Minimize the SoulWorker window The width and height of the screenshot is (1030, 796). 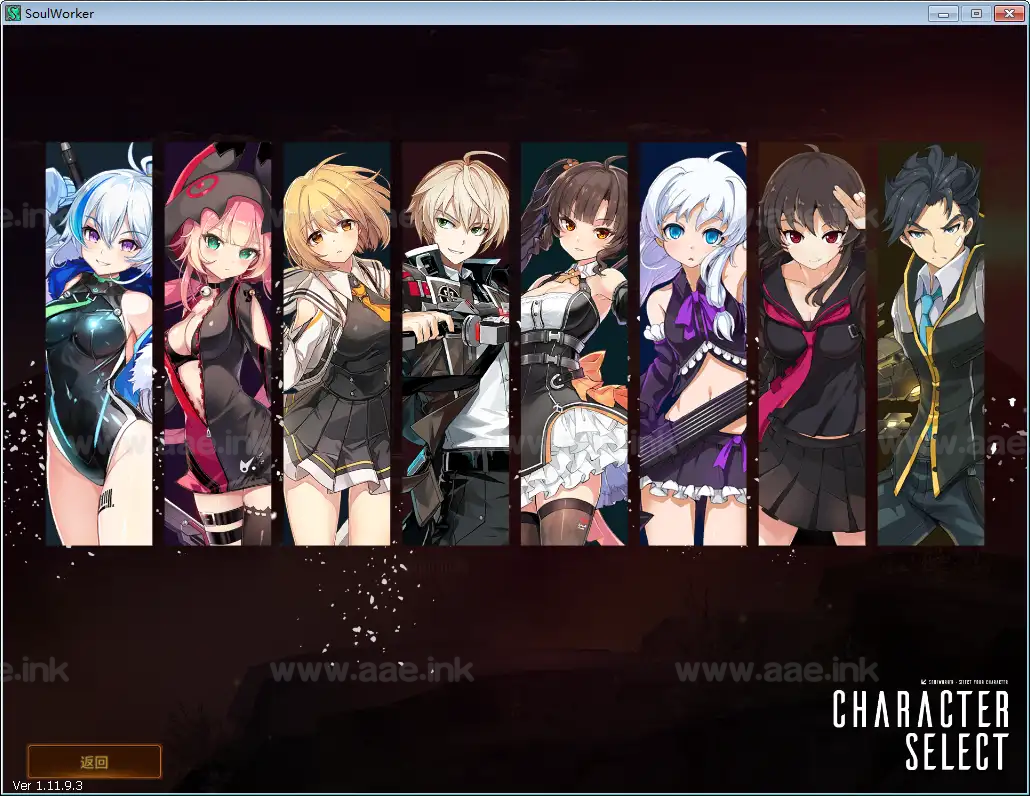click(x=943, y=12)
